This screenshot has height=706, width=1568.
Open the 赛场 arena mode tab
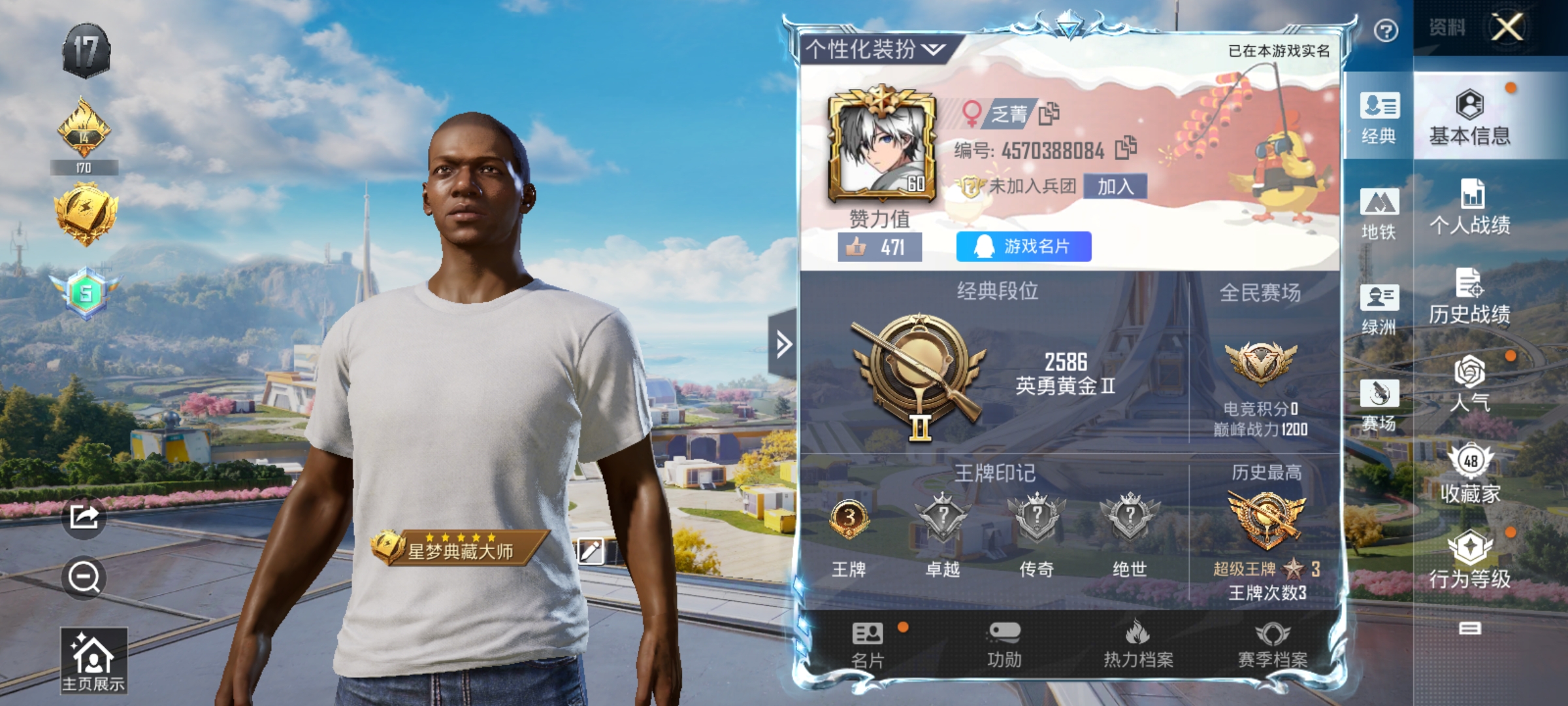coord(1379,405)
